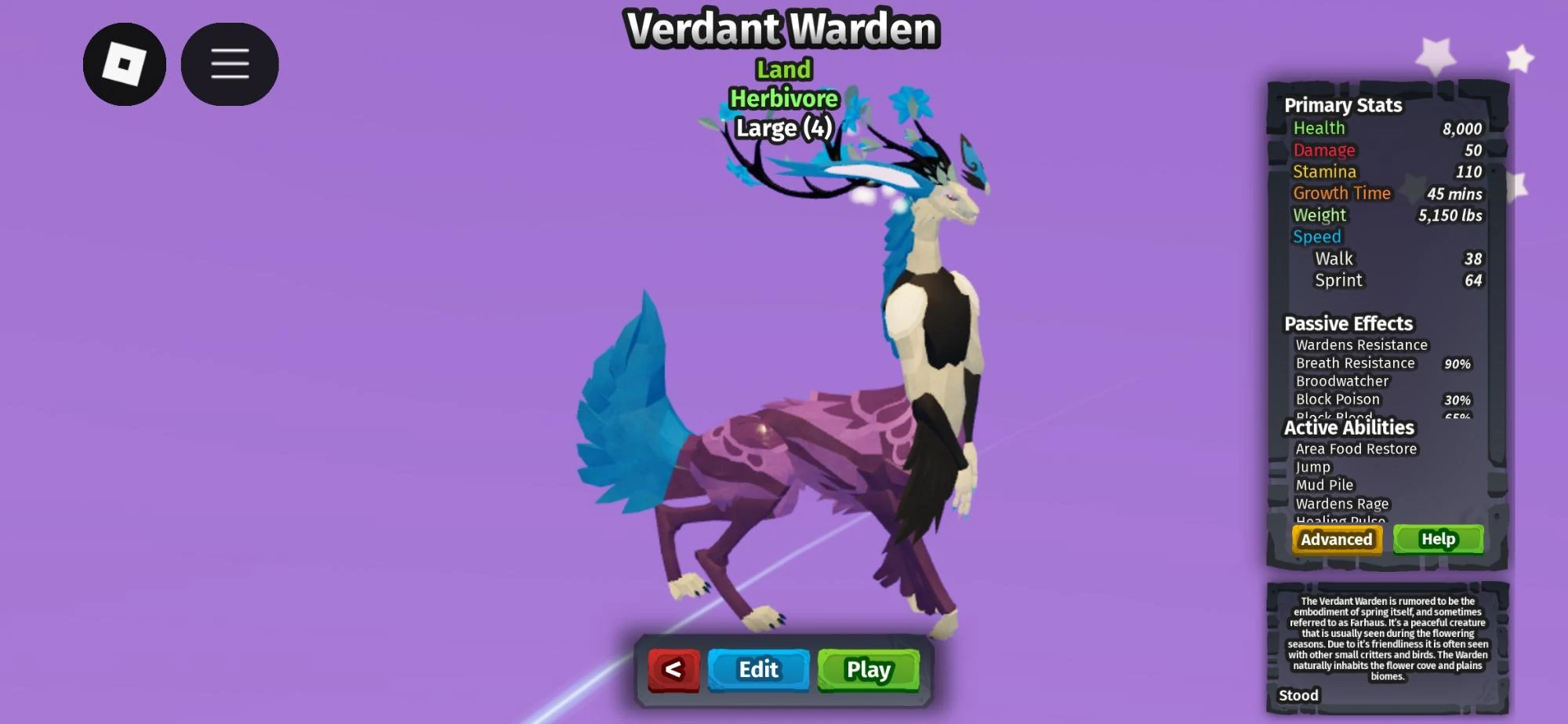Click the red back arrow icon

click(x=675, y=671)
